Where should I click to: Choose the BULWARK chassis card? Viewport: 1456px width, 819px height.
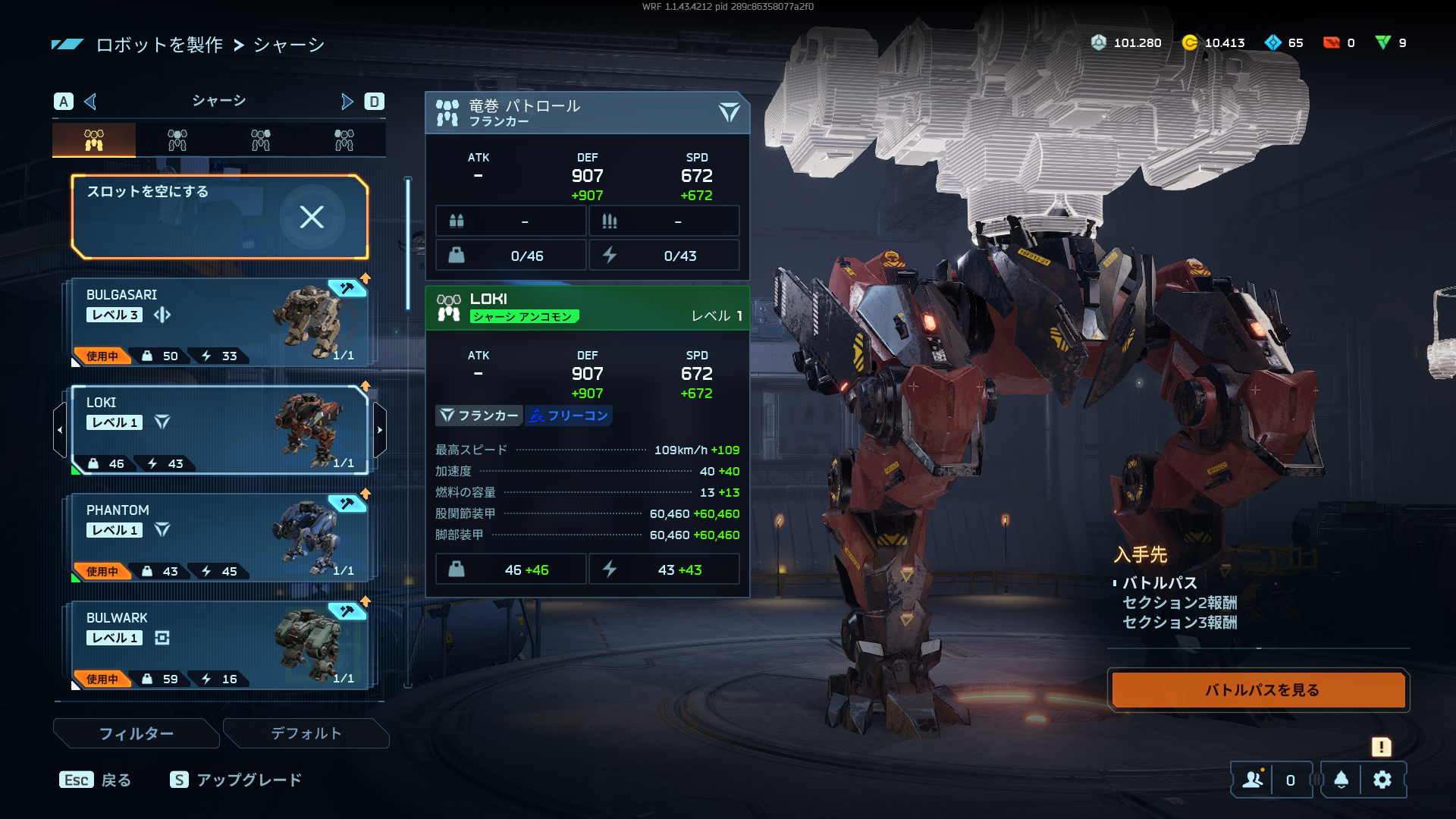(x=219, y=646)
